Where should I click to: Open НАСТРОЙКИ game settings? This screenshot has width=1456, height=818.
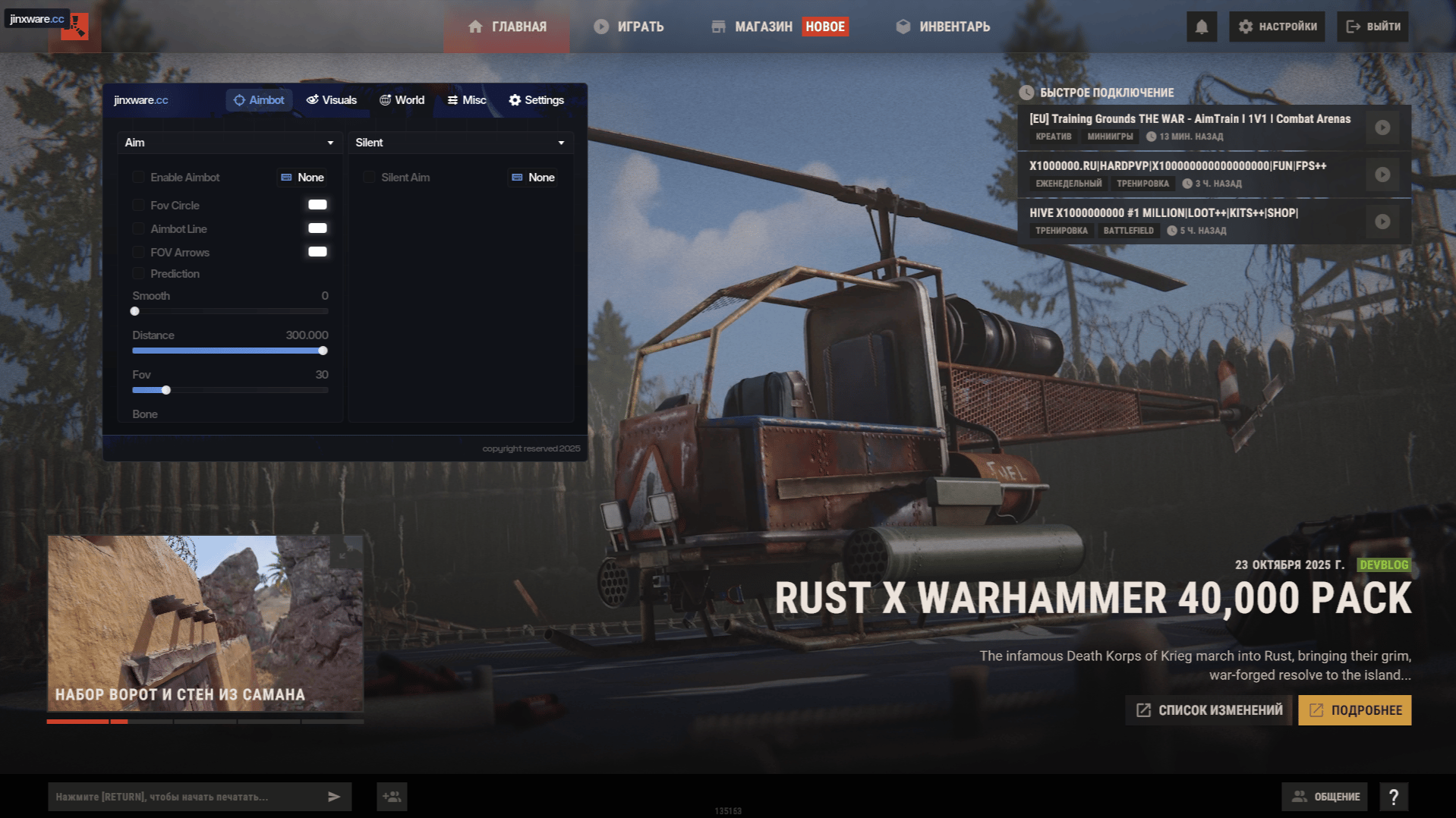pyautogui.click(x=1277, y=27)
